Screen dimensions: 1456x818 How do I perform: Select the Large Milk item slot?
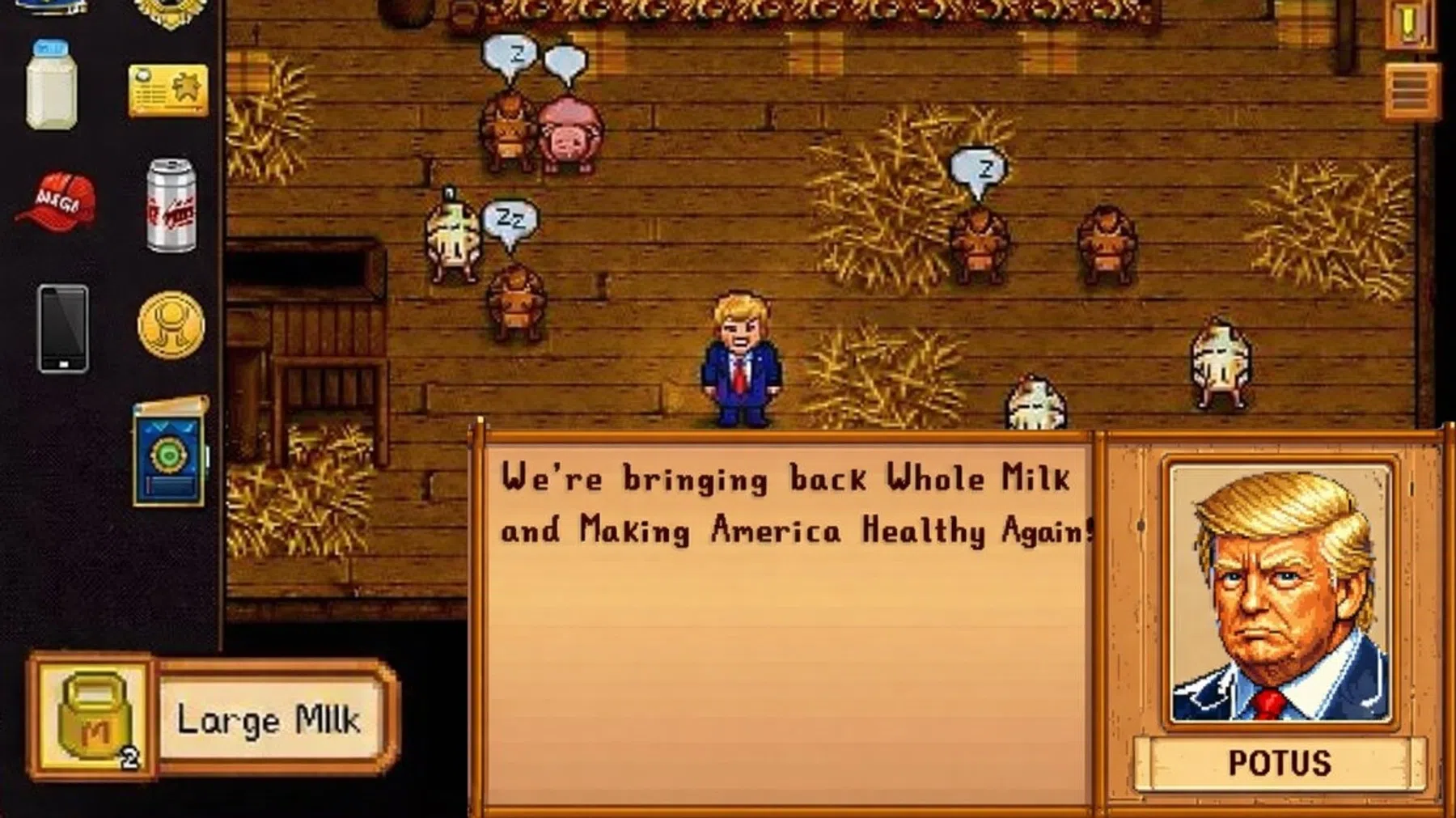[267, 716]
